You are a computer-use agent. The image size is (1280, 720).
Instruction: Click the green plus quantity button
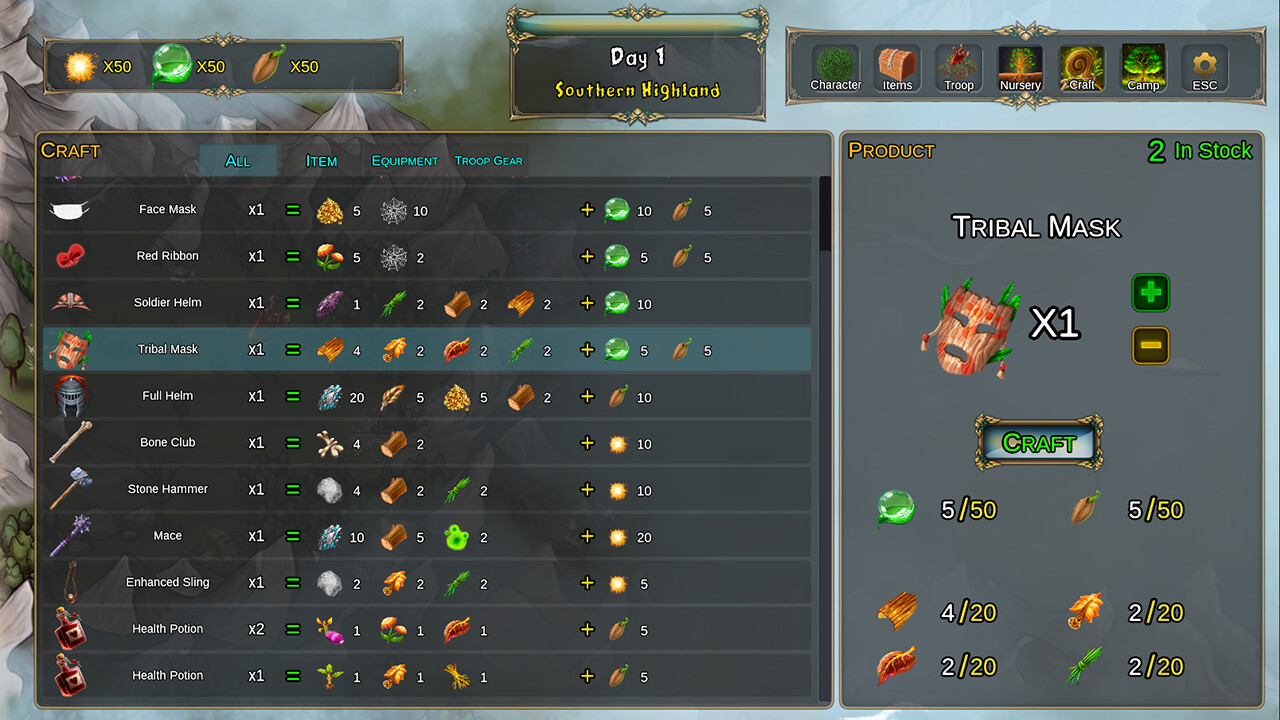[1150, 292]
